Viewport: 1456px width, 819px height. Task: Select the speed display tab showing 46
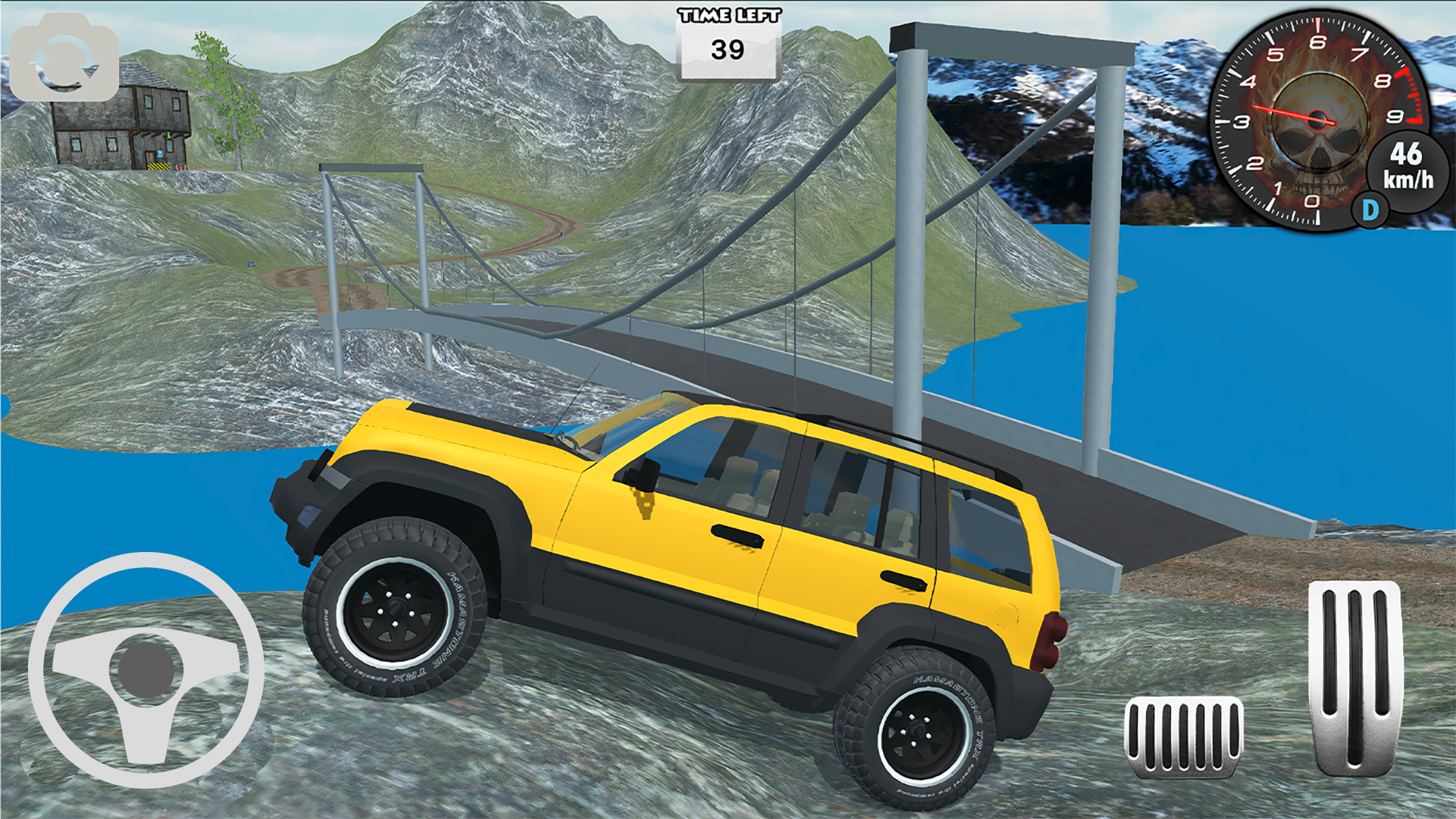1410,159
